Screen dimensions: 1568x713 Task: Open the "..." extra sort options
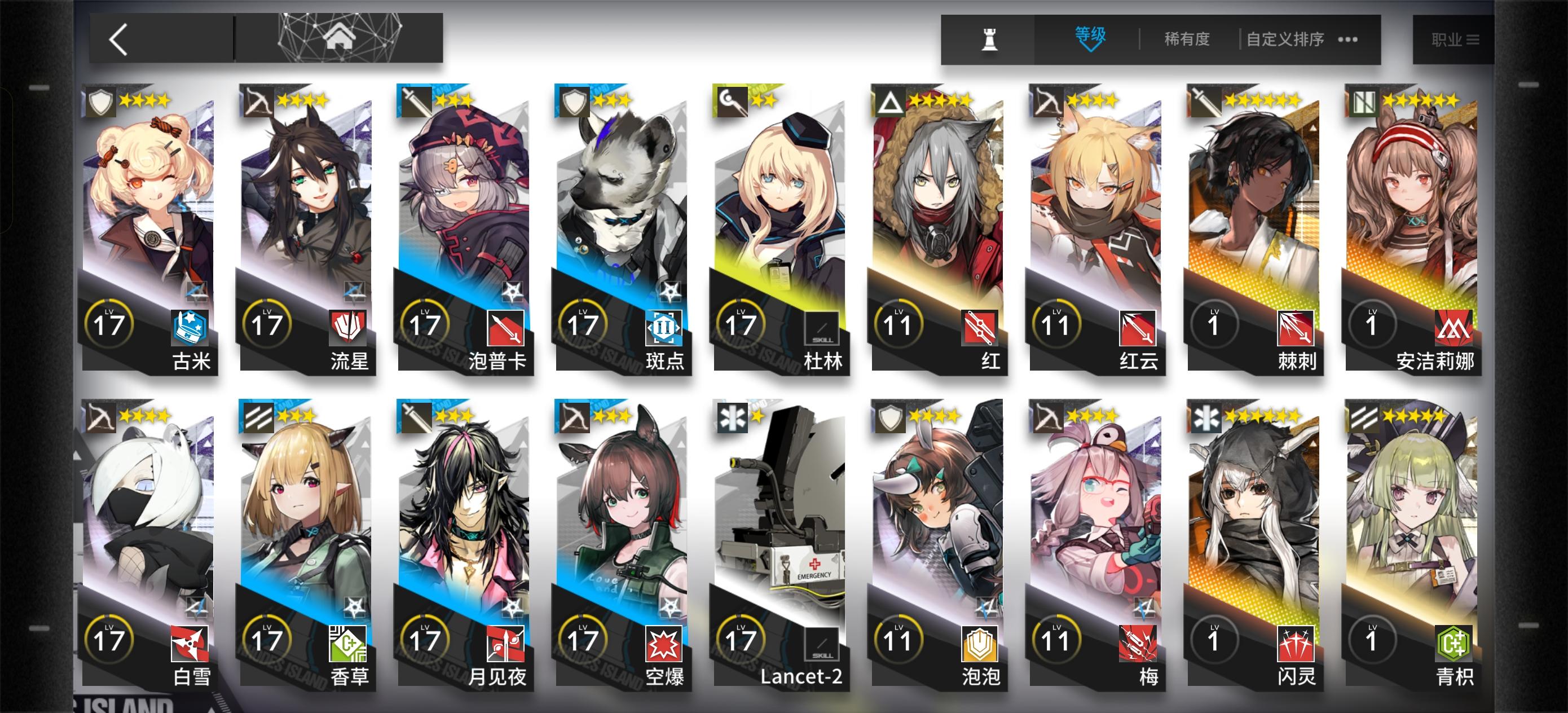1347,39
